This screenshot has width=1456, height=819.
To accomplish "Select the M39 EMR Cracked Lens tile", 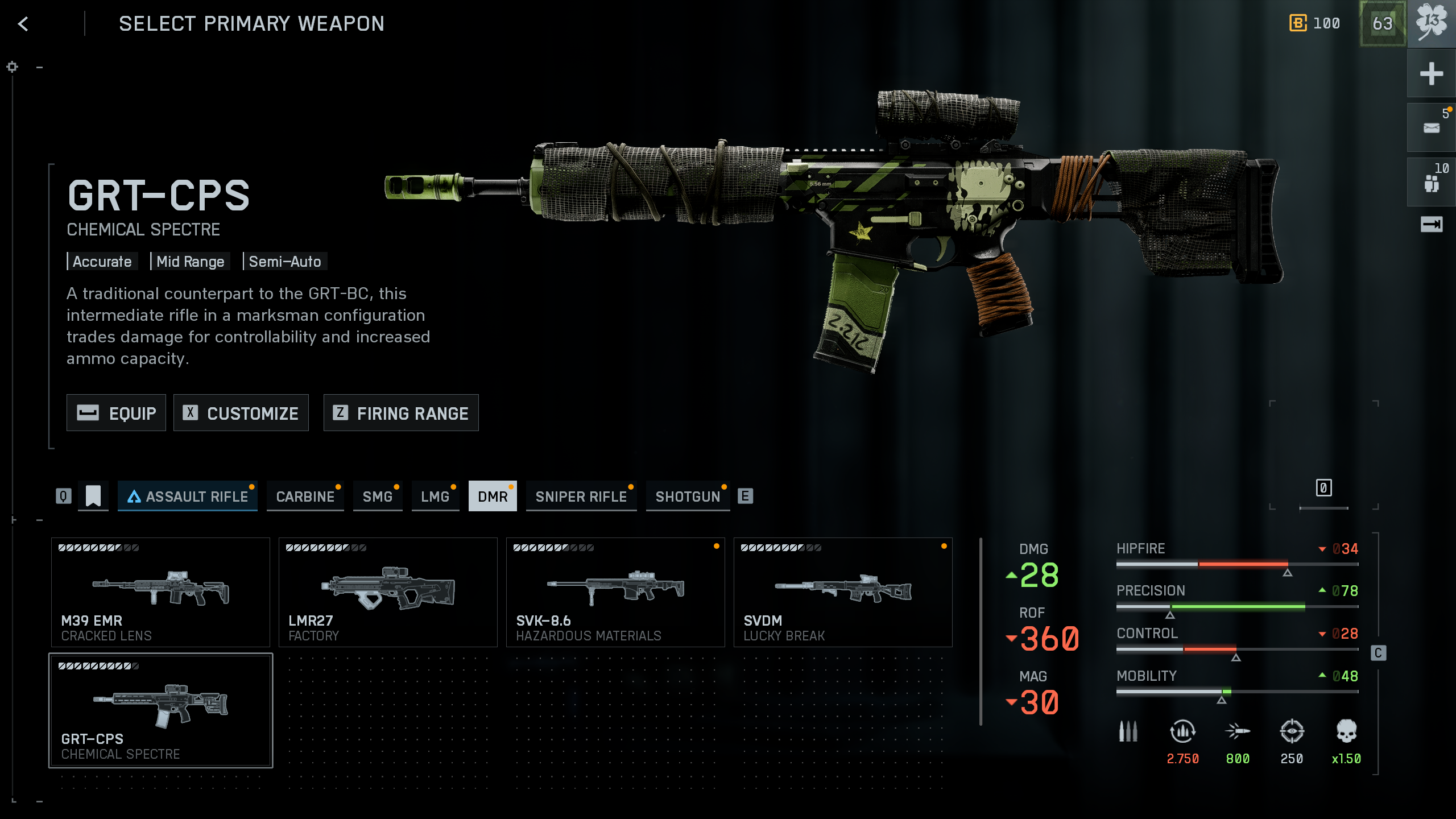I will (x=160, y=592).
